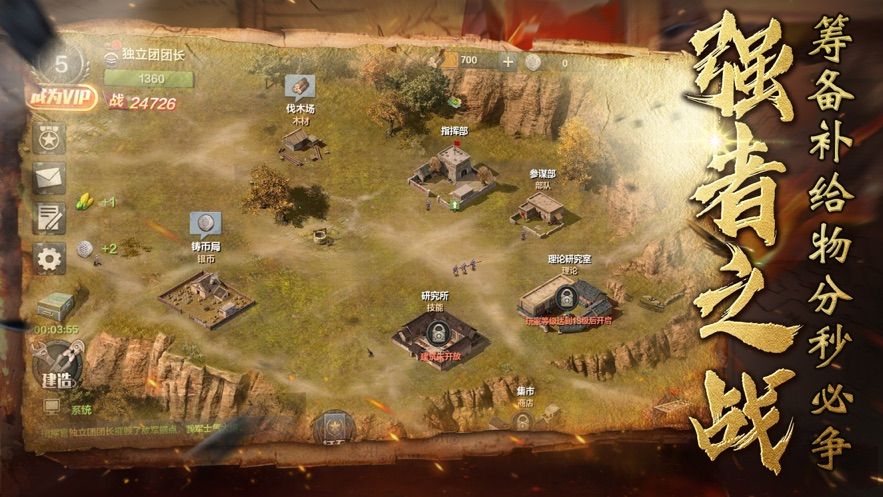Viewport: 883px width, 497px height.
Task: Add more resources with the plus button
Action: [x=508, y=62]
